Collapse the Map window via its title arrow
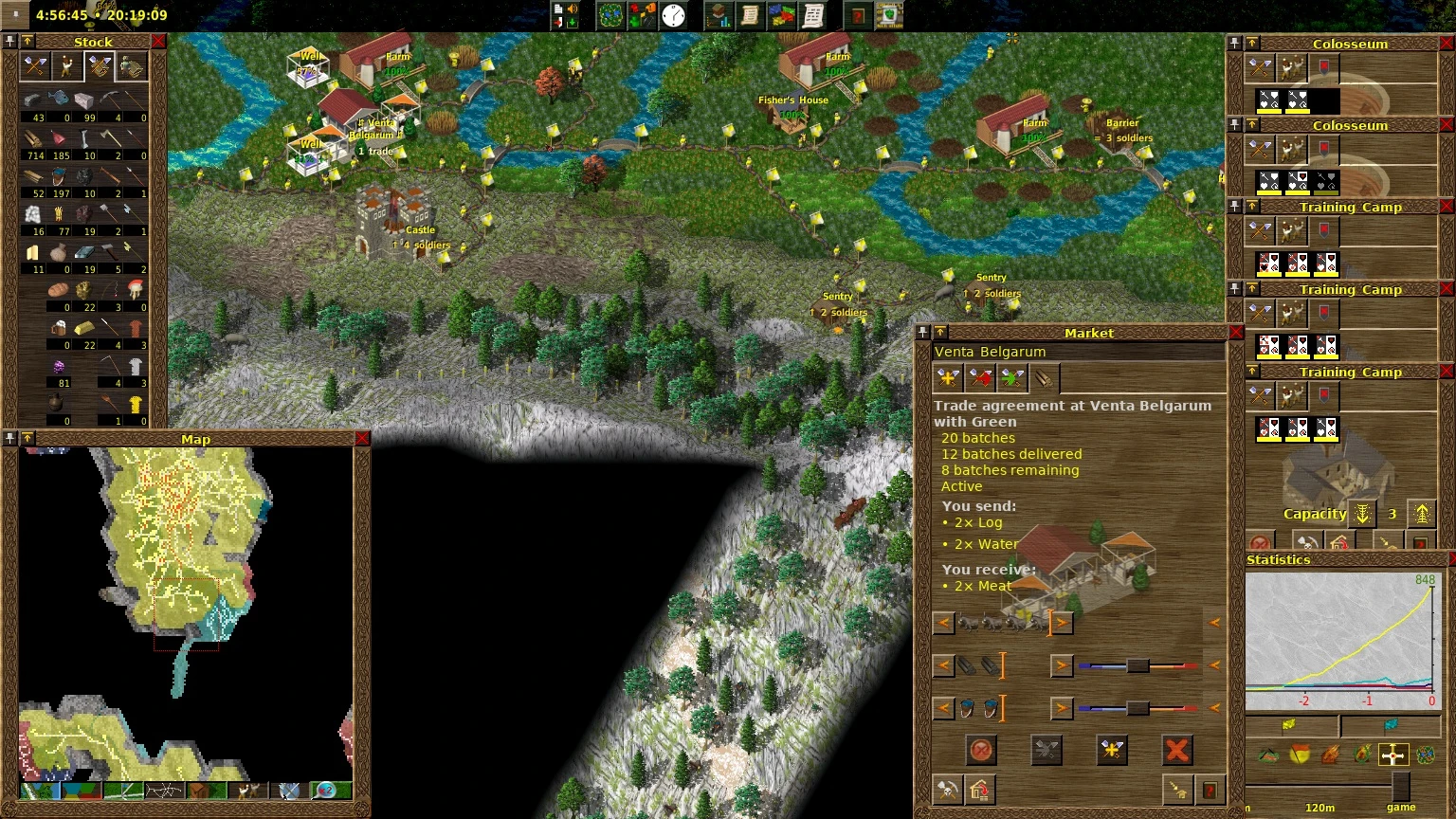1456x819 pixels. click(x=27, y=439)
